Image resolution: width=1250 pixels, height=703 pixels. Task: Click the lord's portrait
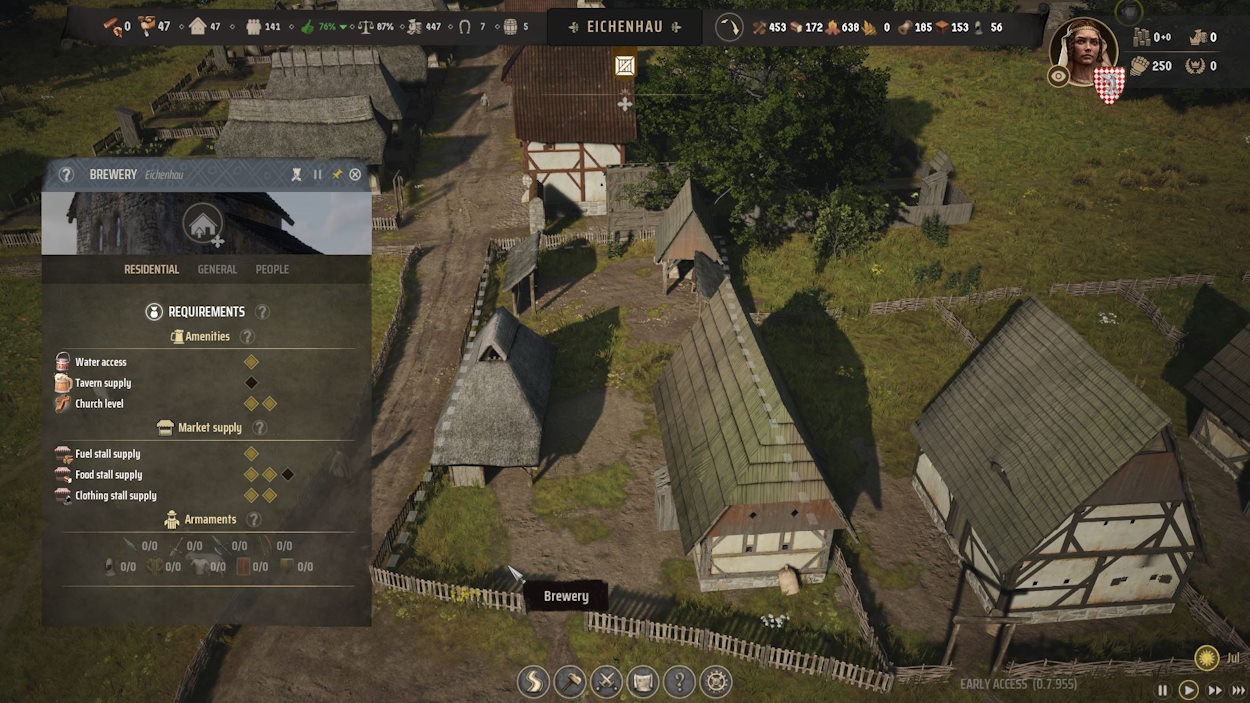coord(1083,50)
